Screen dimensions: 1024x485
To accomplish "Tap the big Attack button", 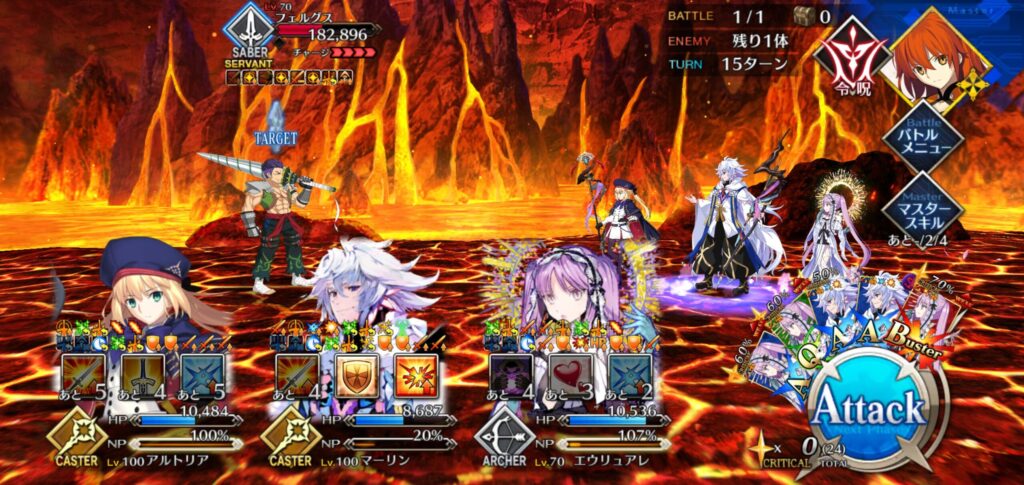I will pyautogui.click(x=866, y=410).
